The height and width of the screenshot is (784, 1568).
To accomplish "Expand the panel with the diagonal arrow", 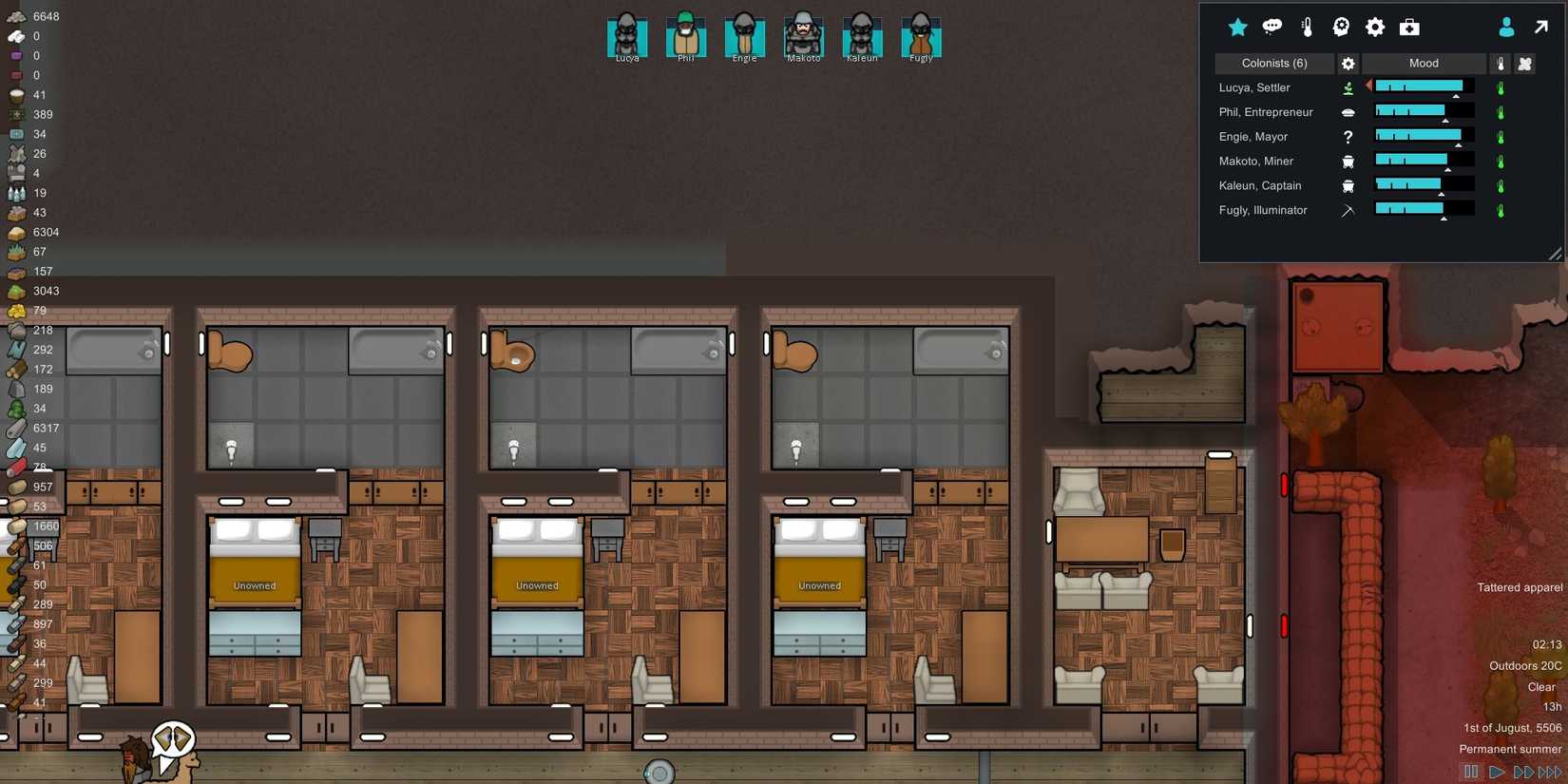I will (x=1540, y=27).
